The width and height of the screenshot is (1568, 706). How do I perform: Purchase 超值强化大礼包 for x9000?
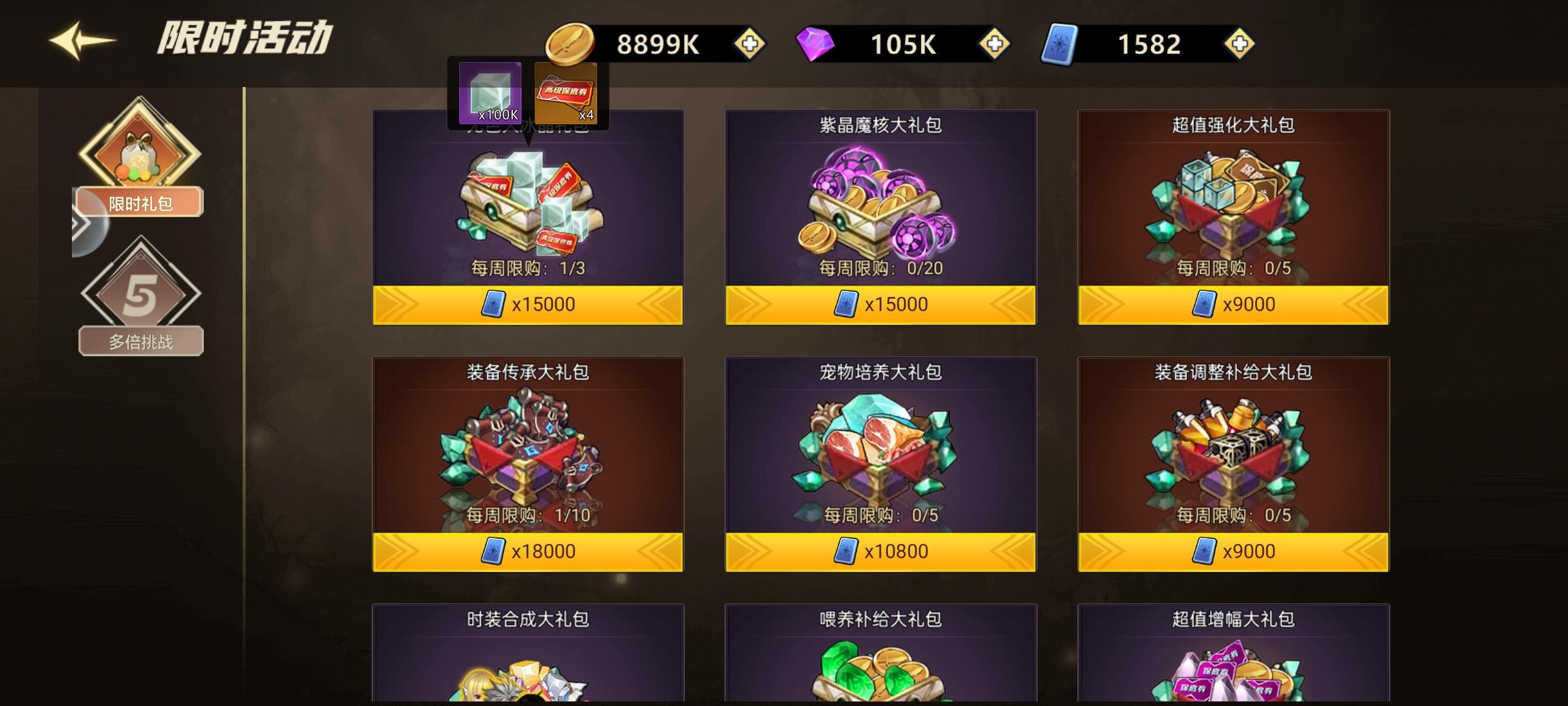(x=1232, y=304)
